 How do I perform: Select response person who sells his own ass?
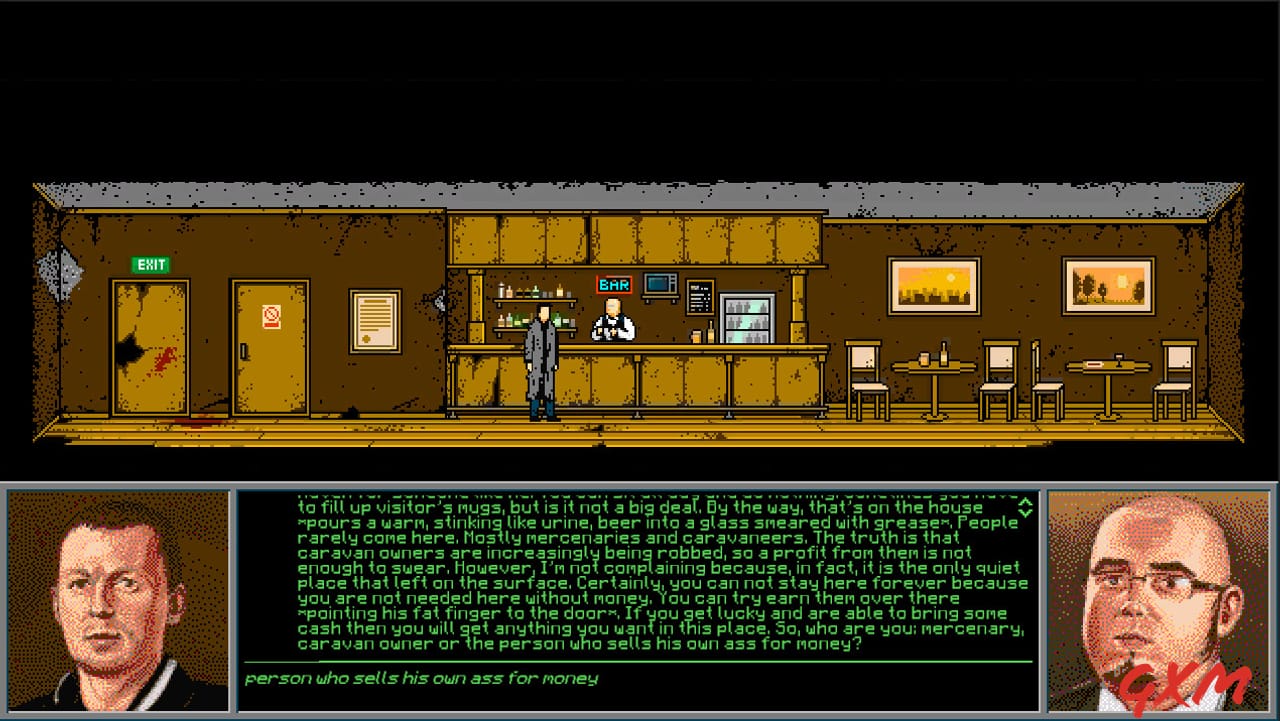420,677
